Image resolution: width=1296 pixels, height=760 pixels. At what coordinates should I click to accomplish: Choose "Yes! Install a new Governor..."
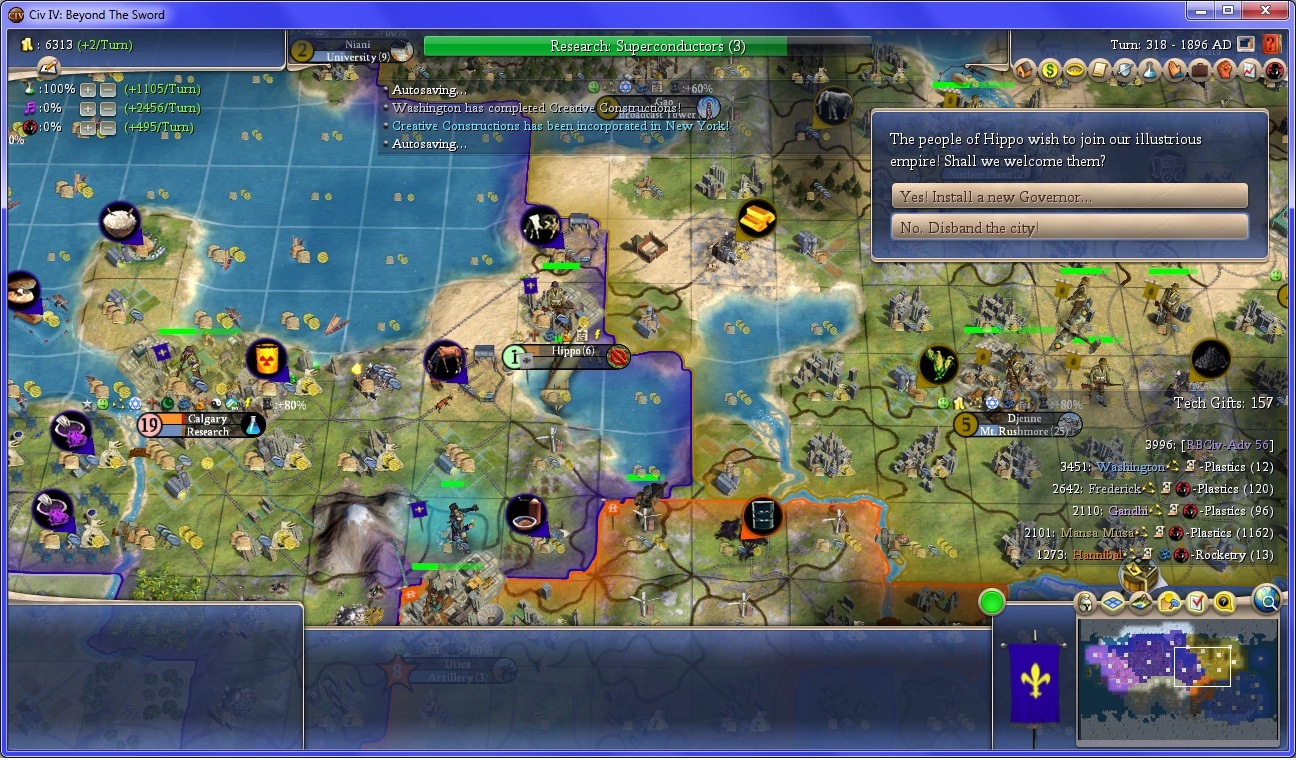click(1069, 197)
